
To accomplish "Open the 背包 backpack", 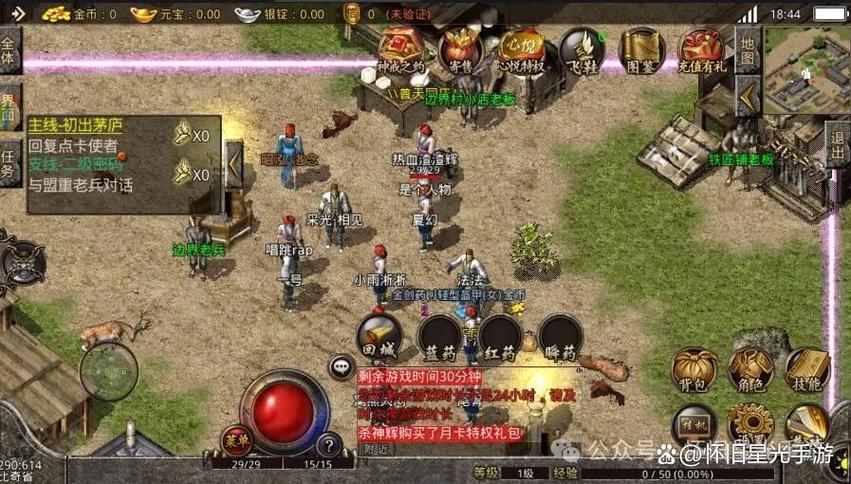I will coord(692,369).
